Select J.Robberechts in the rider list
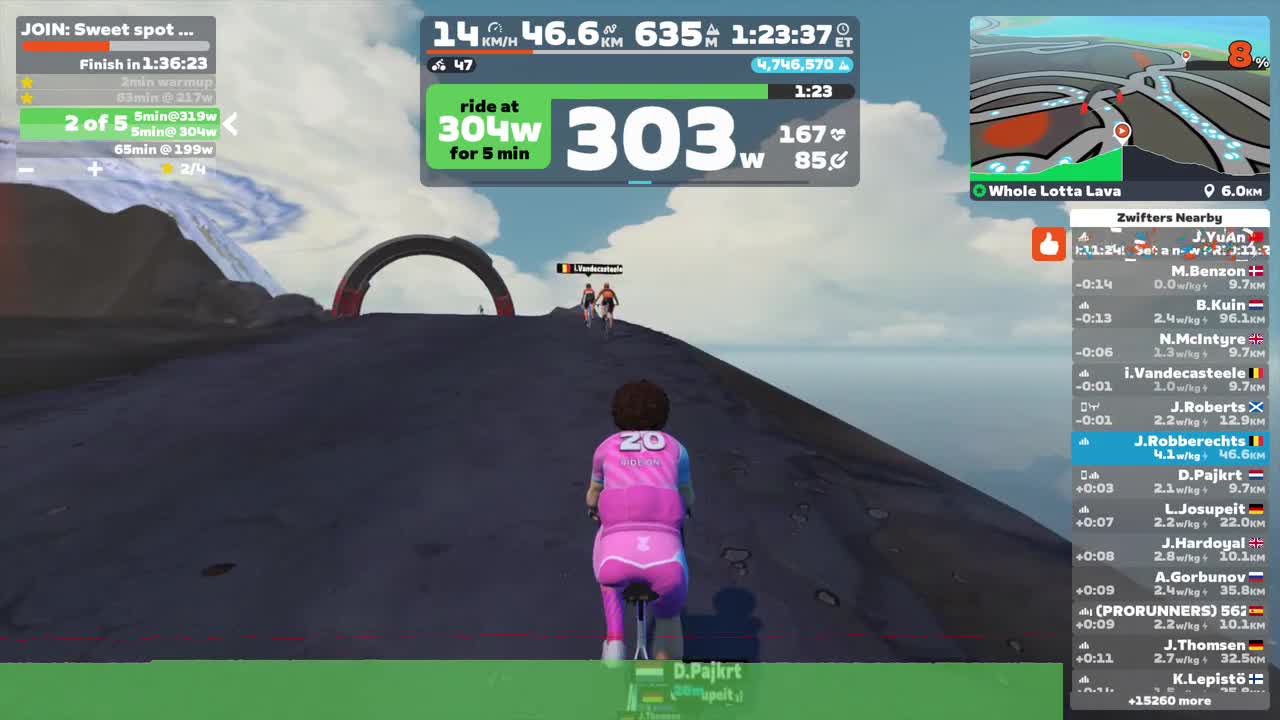The image size is (1280, 720). click(x=1170, y=447)
